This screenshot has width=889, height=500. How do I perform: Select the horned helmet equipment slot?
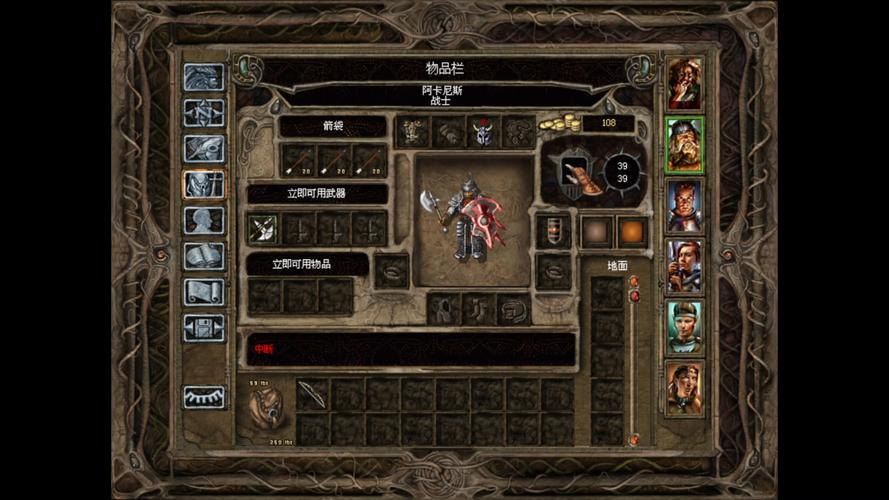[x=483, y=132]
